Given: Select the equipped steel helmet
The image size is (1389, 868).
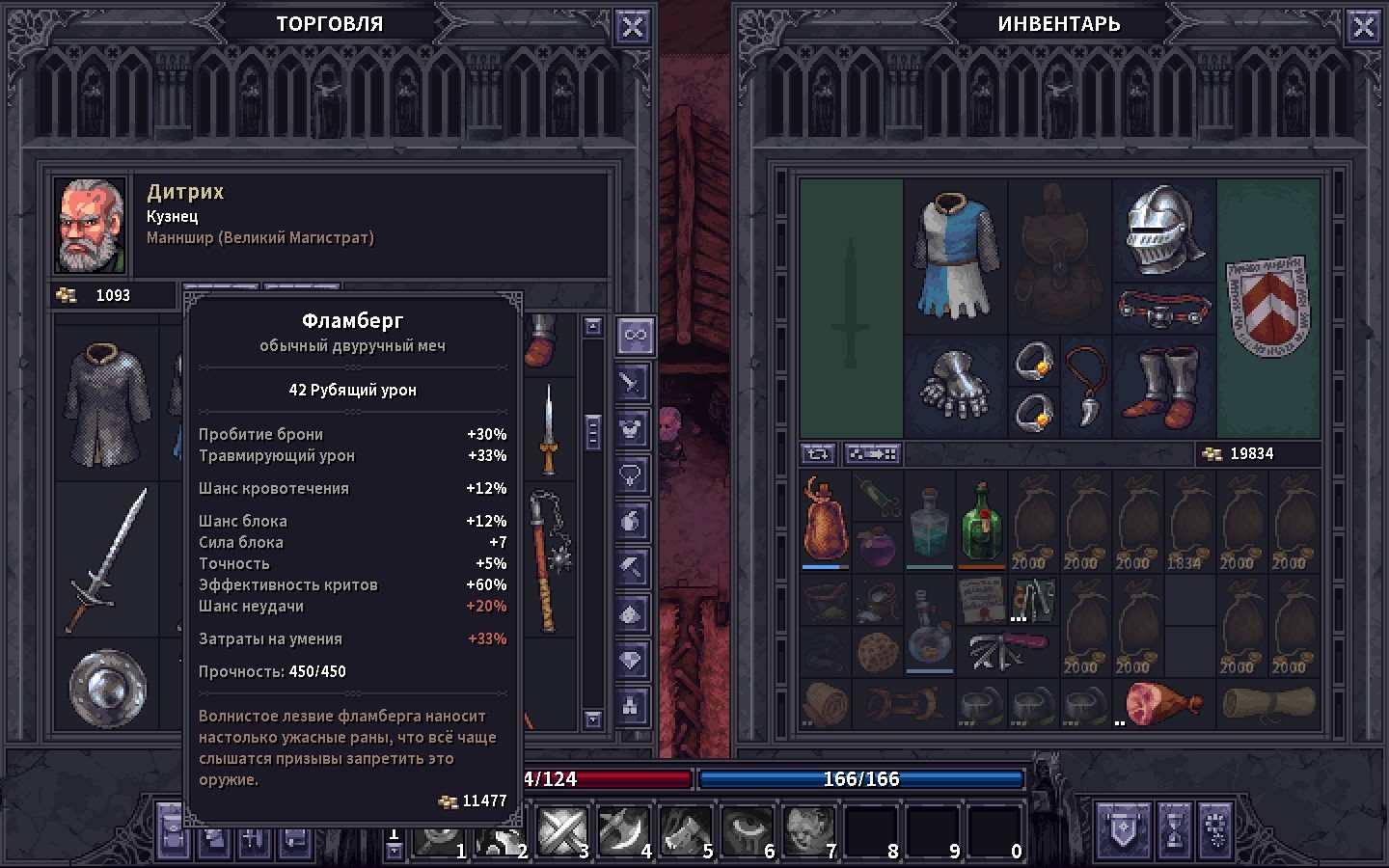Looking at the screenshot, I should (x=1164, y=231).
